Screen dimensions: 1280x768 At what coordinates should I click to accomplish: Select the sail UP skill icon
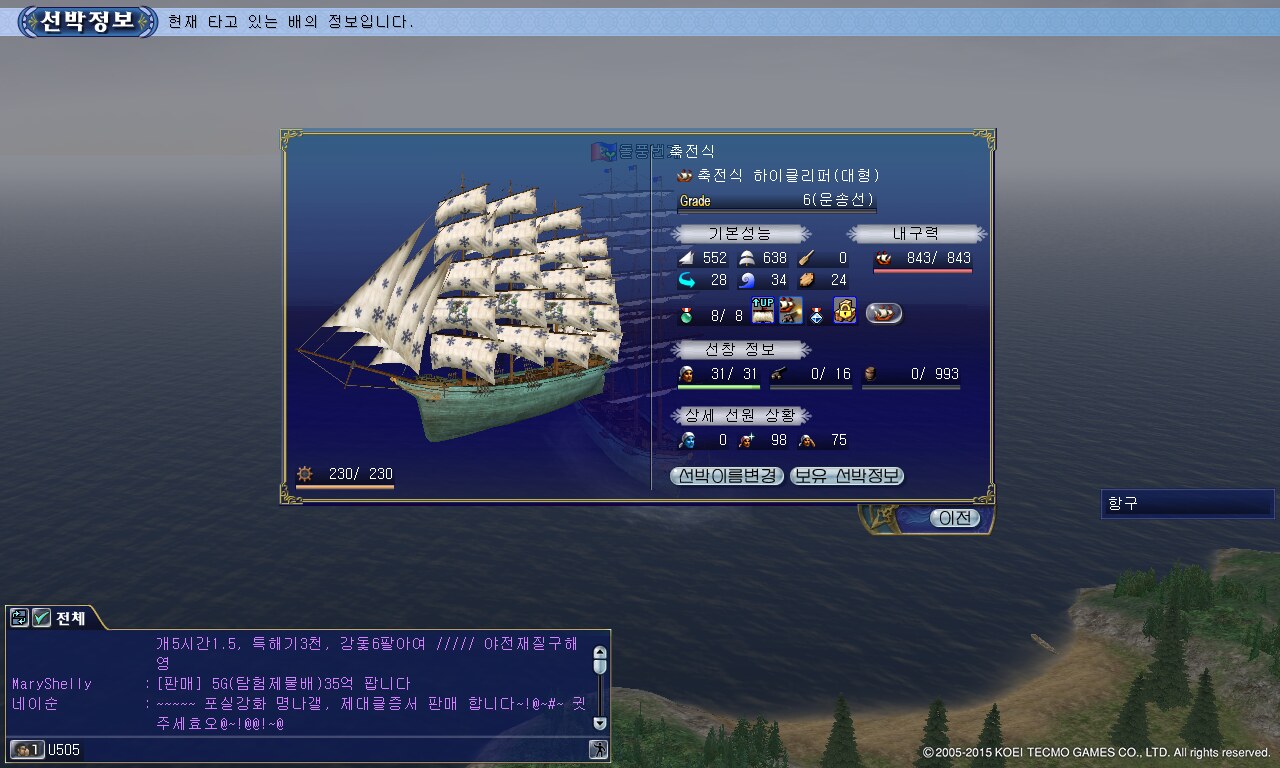(763, 311)
